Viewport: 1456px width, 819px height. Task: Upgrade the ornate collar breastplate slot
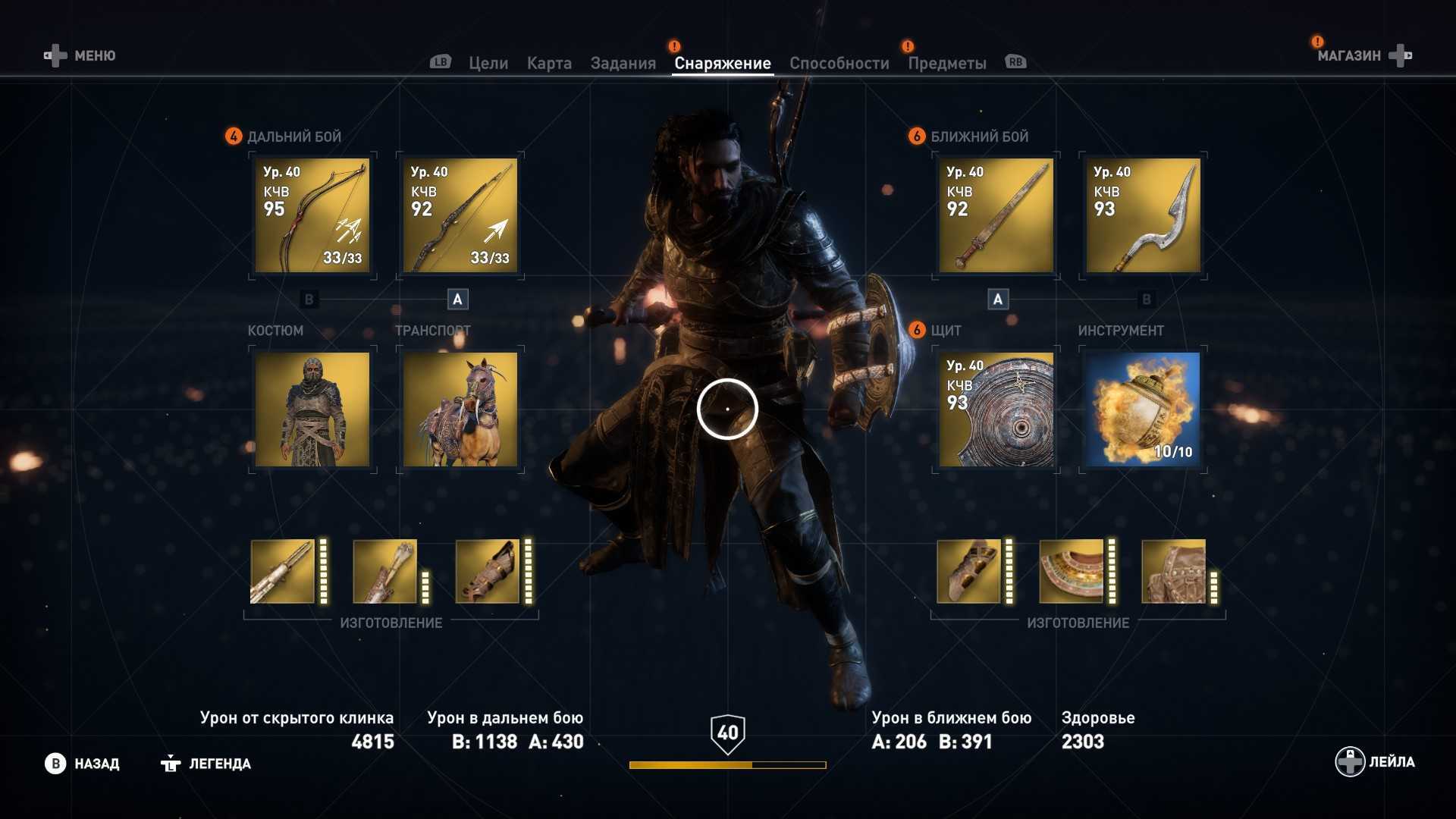click(x=1071, y=572)
